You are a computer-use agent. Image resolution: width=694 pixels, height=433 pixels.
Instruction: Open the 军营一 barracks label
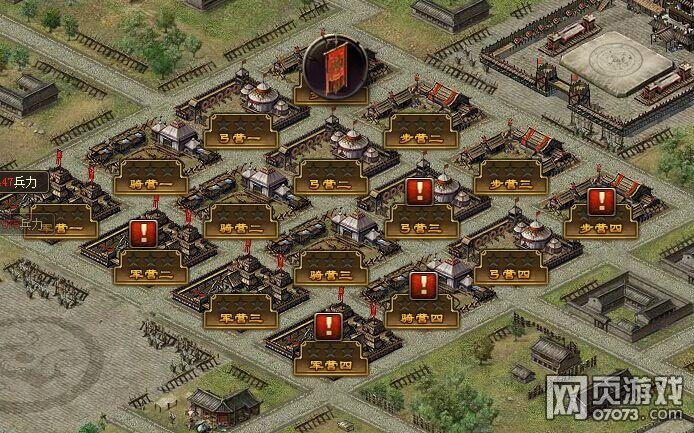[60, 229]
